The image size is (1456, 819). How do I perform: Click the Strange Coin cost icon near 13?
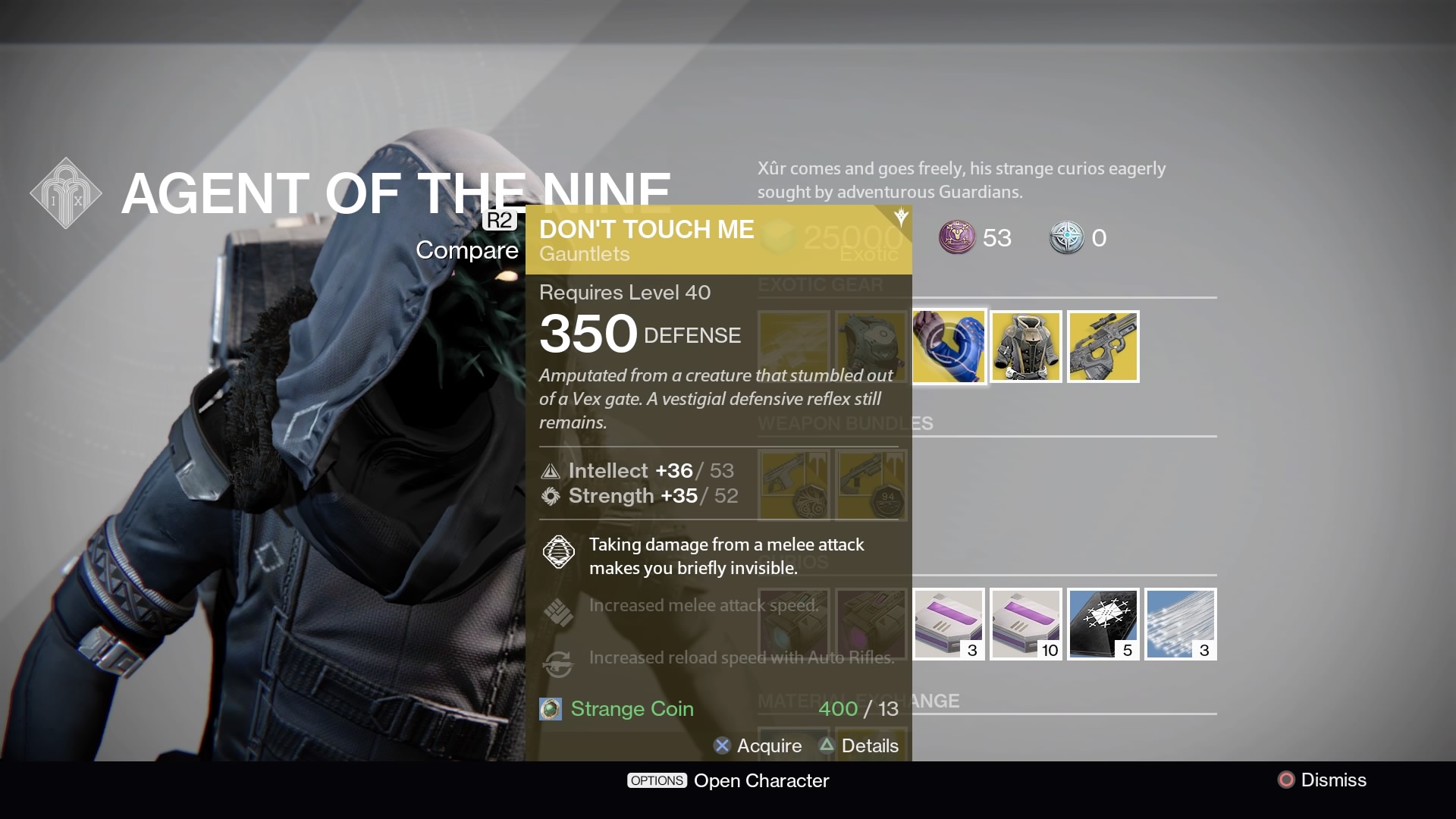click(550, 708)
